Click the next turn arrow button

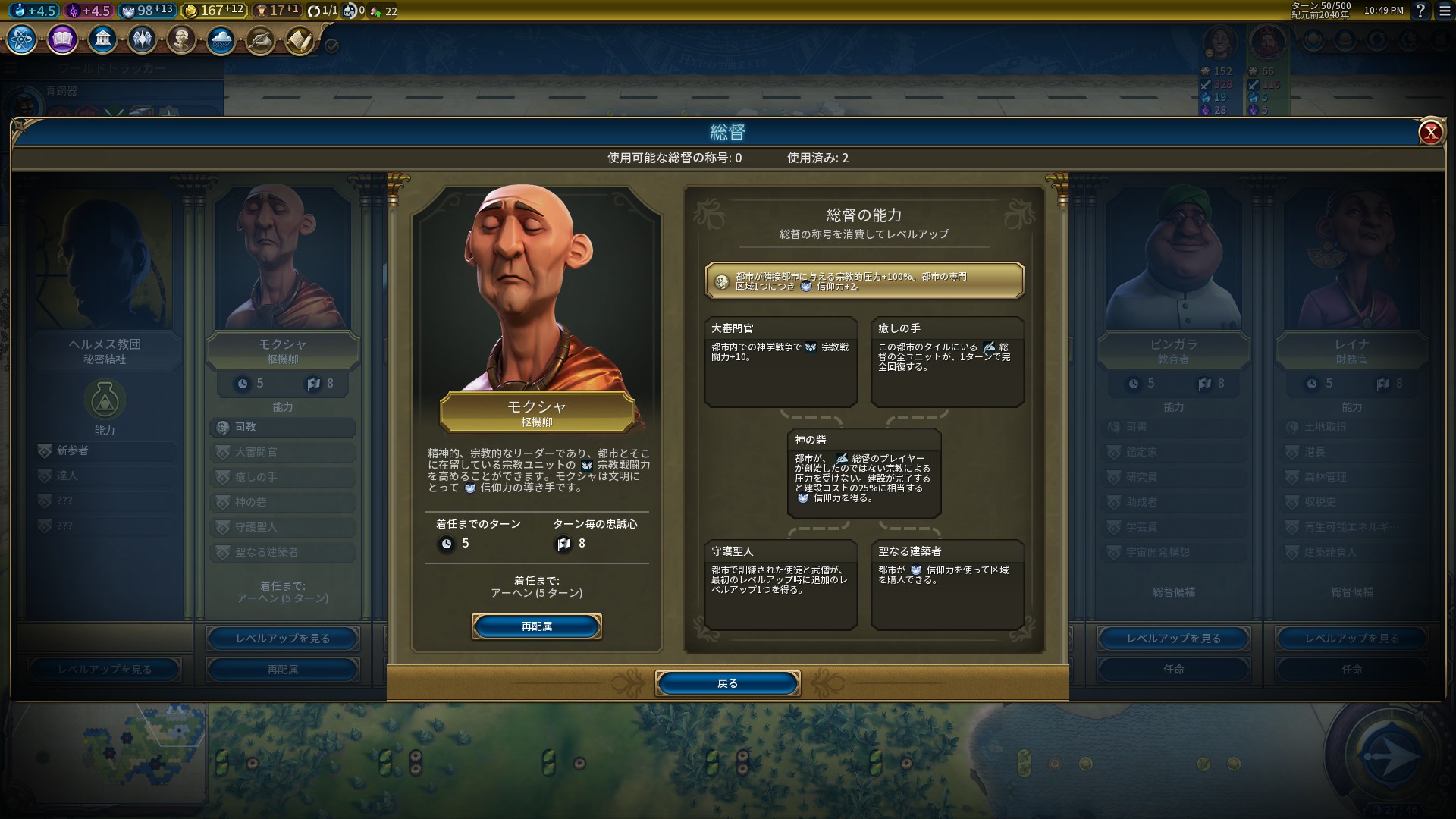click(x=1389, y=755)
